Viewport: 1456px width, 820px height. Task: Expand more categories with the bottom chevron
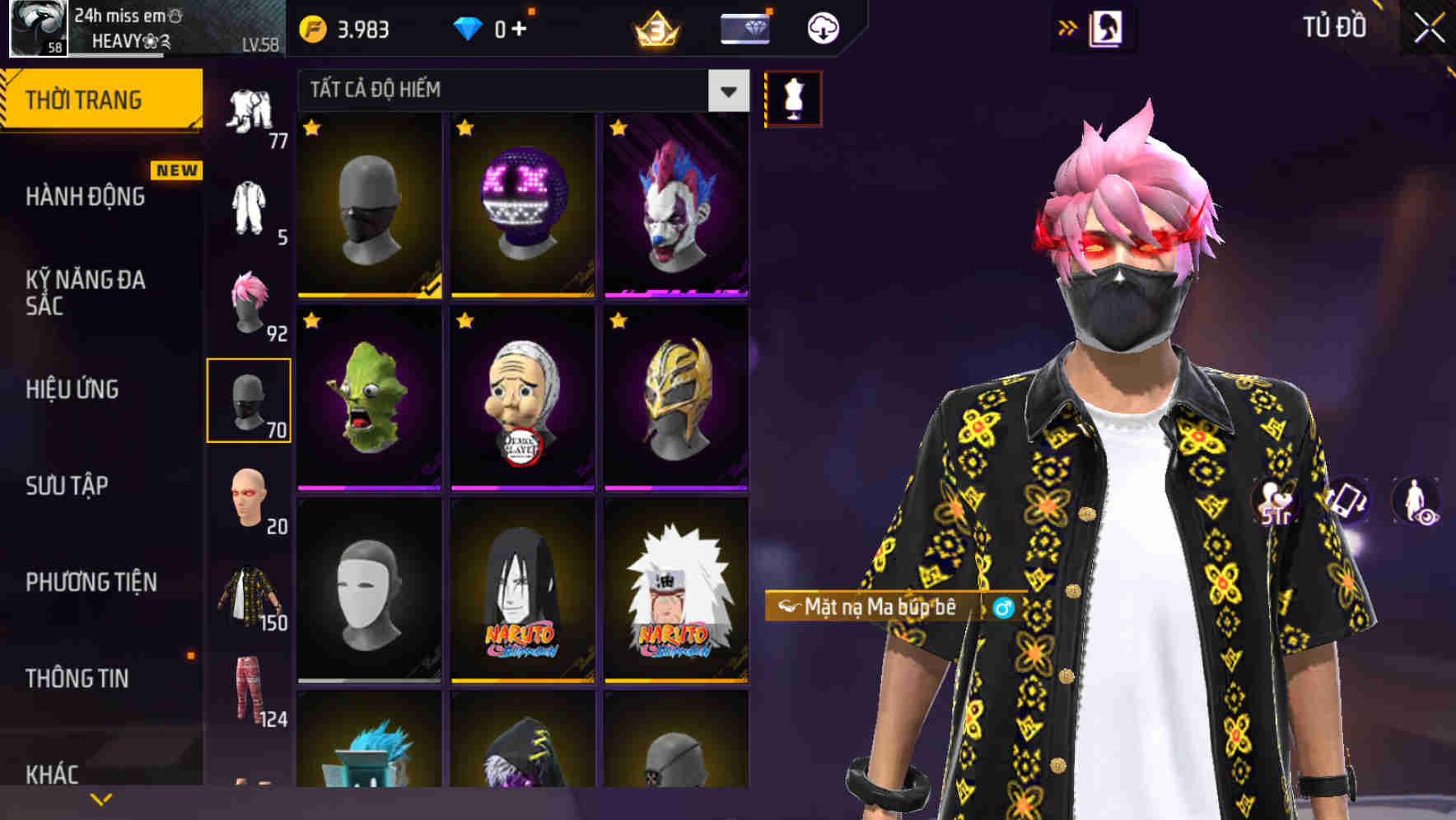point(100,798)
